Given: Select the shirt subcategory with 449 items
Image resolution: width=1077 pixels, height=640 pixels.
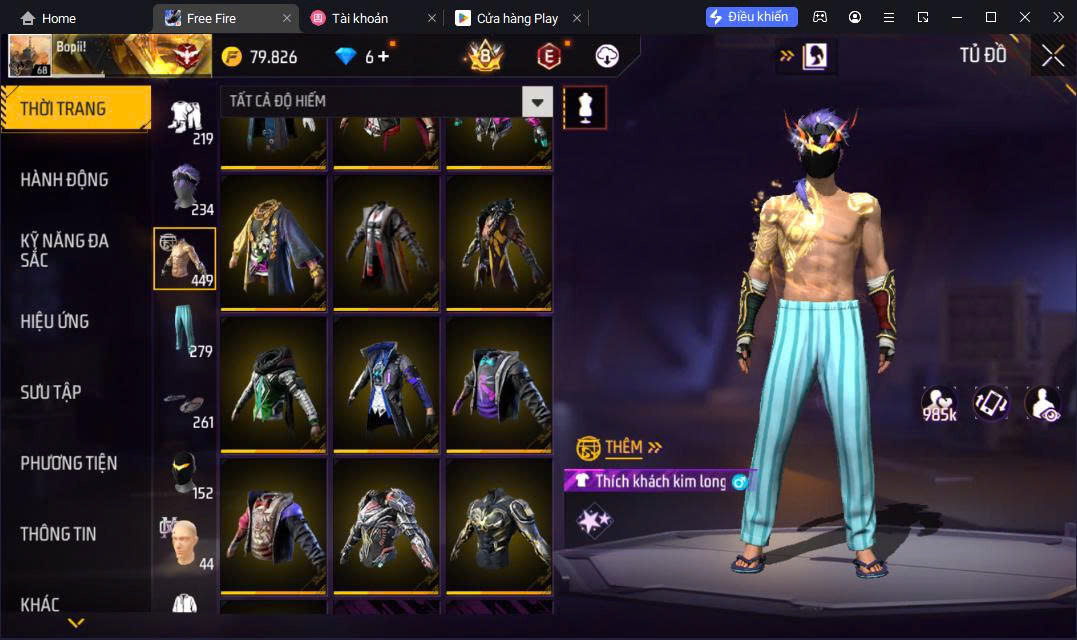Looking at the screenshot, I should (185, 258).
